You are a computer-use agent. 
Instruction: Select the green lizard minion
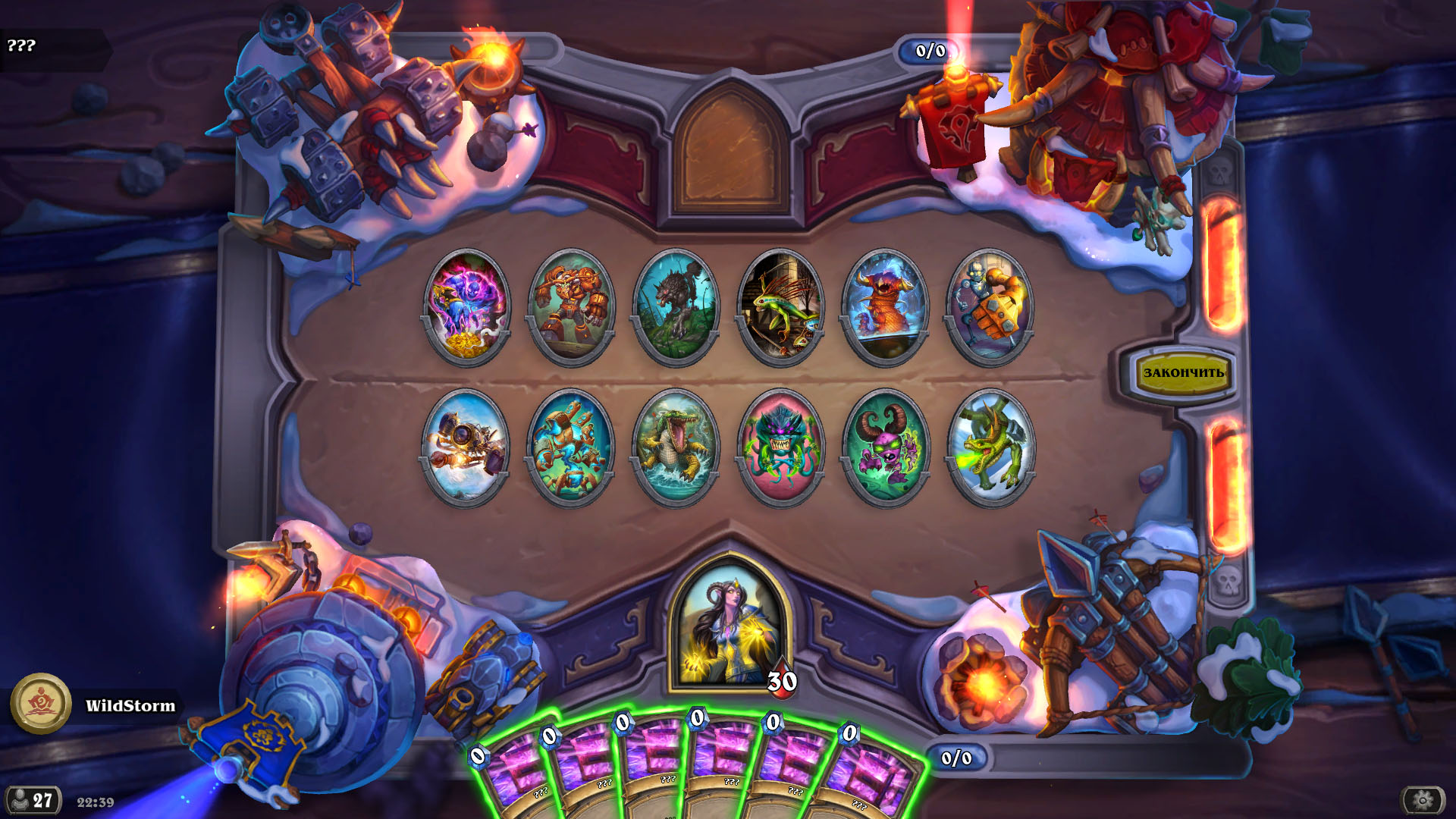780,307
